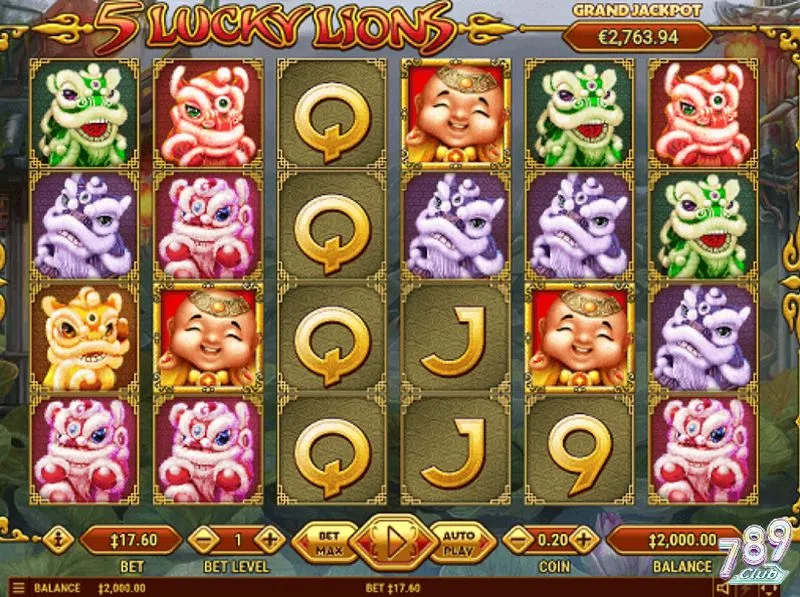Increase the bet level

(x=270, y=540)
